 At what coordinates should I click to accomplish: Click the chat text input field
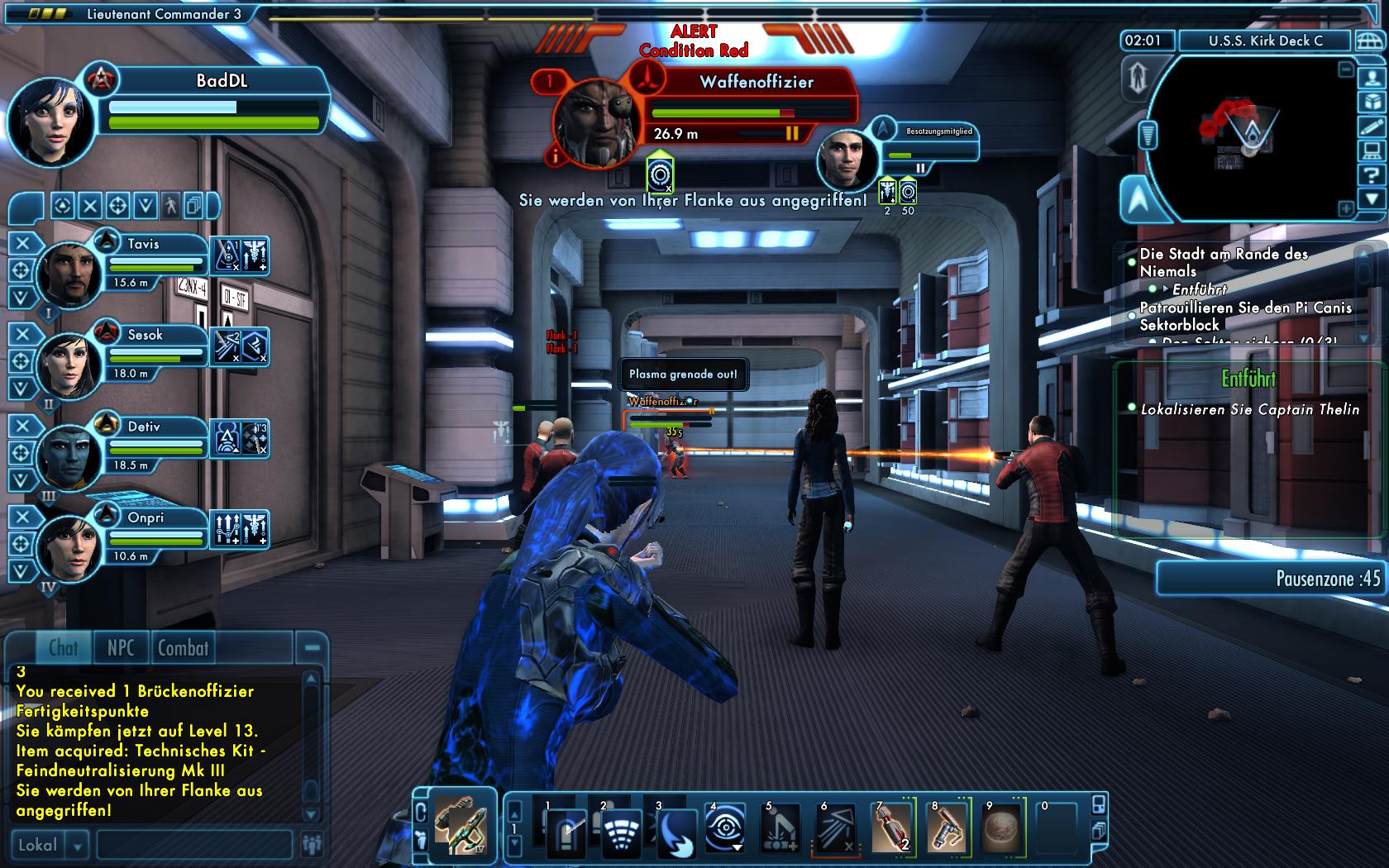click(x=194, y=845)
